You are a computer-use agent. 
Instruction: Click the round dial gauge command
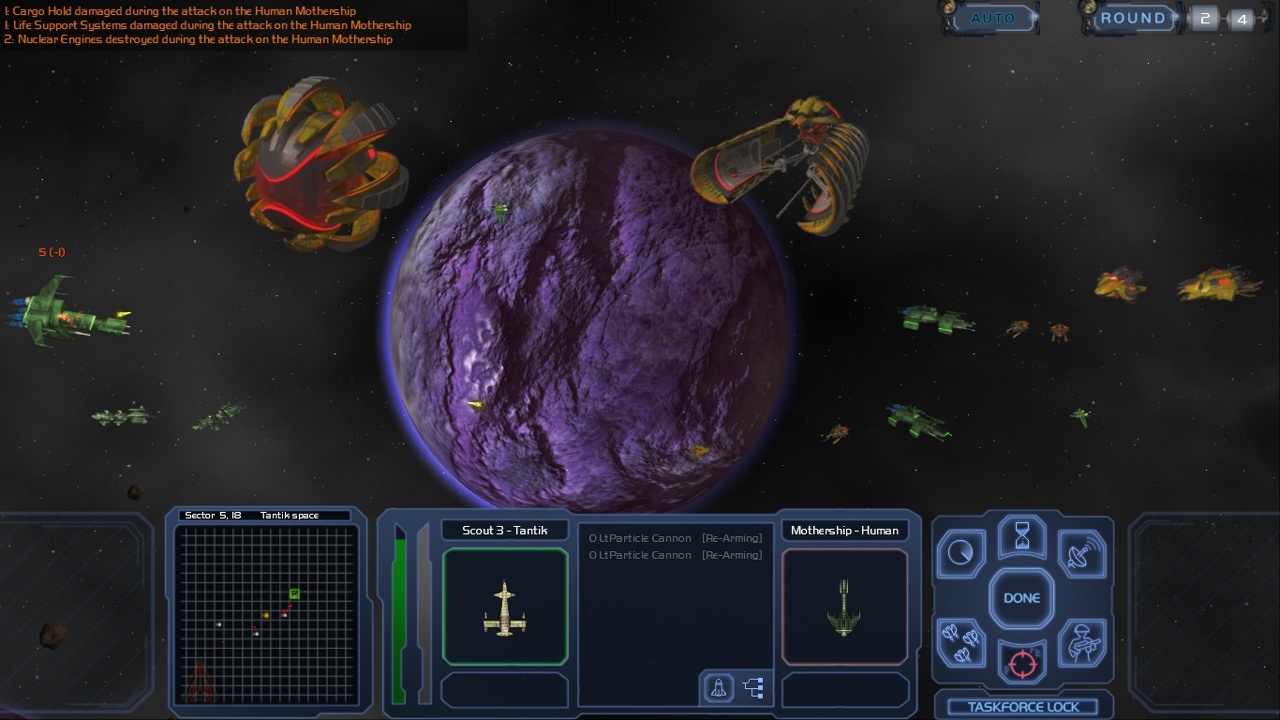[x=961, y=554]
